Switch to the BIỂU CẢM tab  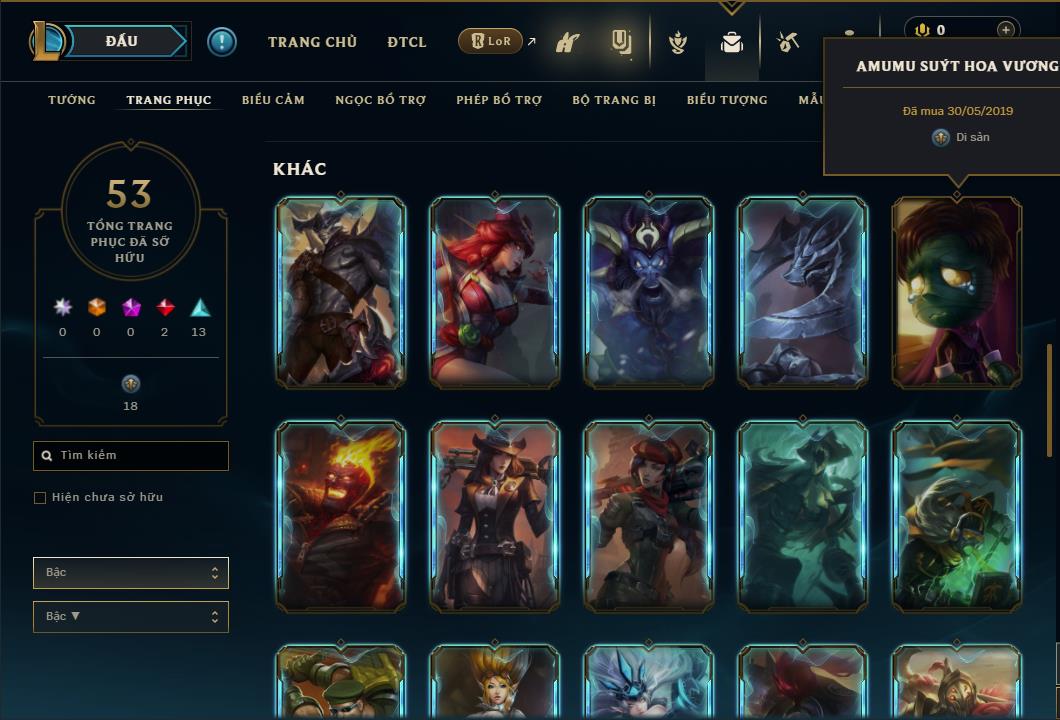273,100
